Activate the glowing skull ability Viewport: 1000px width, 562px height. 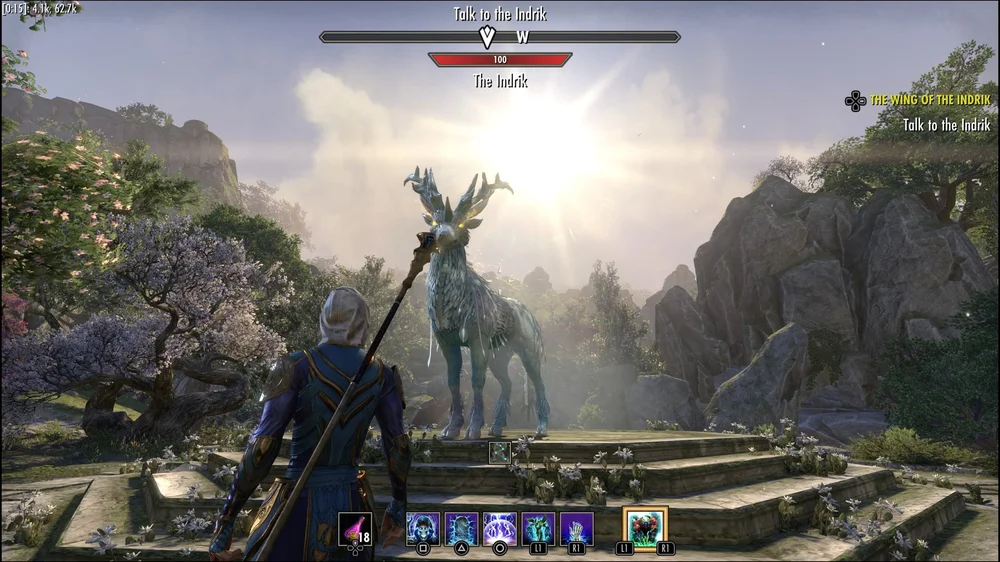click(x=423, y=528)
